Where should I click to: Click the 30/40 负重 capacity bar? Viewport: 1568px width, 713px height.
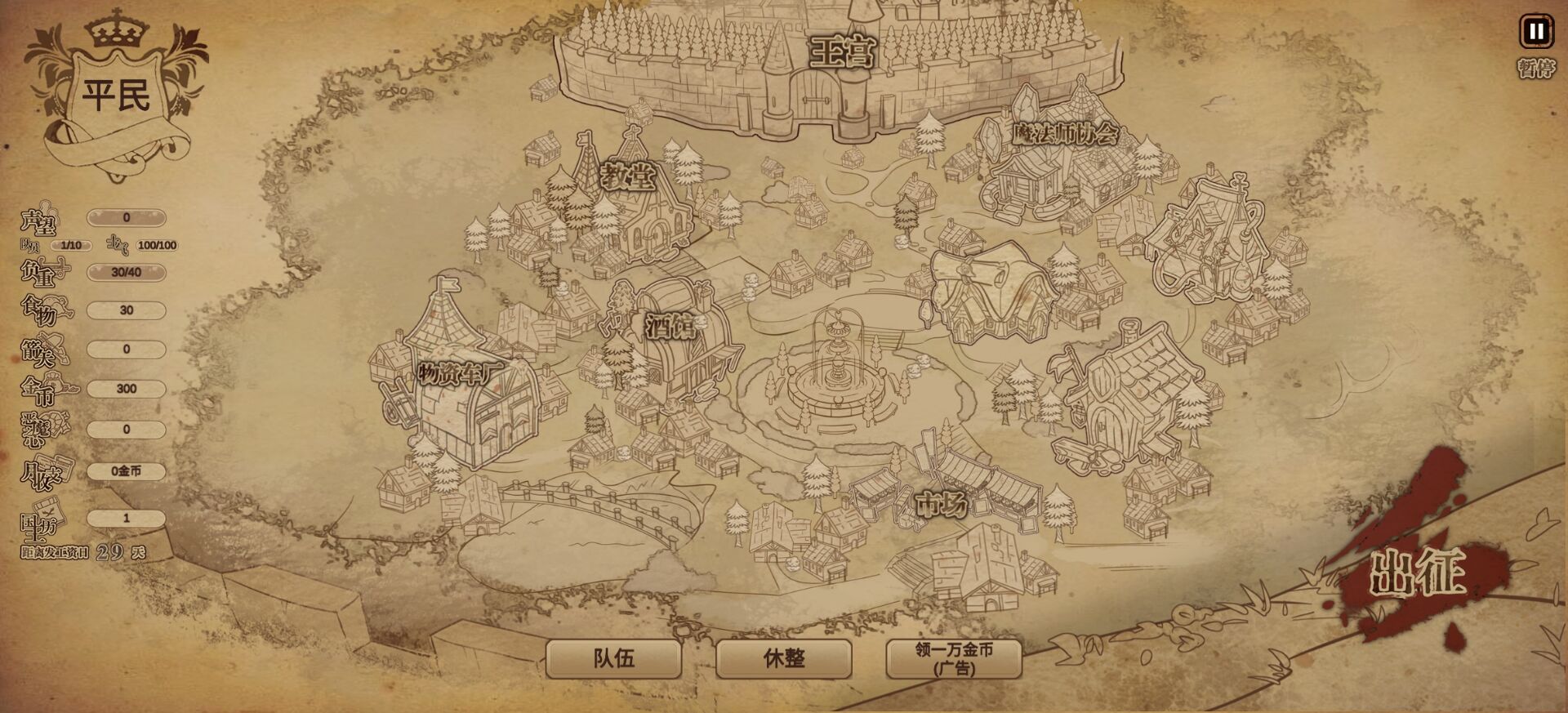(125, 272)
